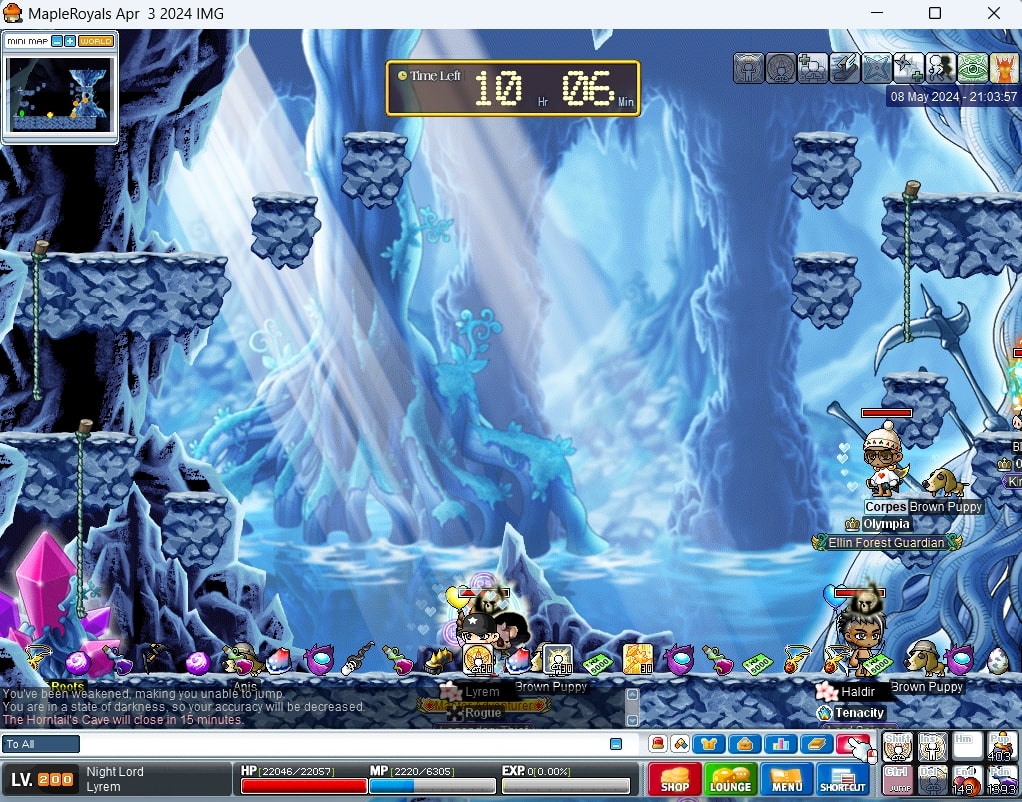Open the inventory bag icon button

click(745, 744)
